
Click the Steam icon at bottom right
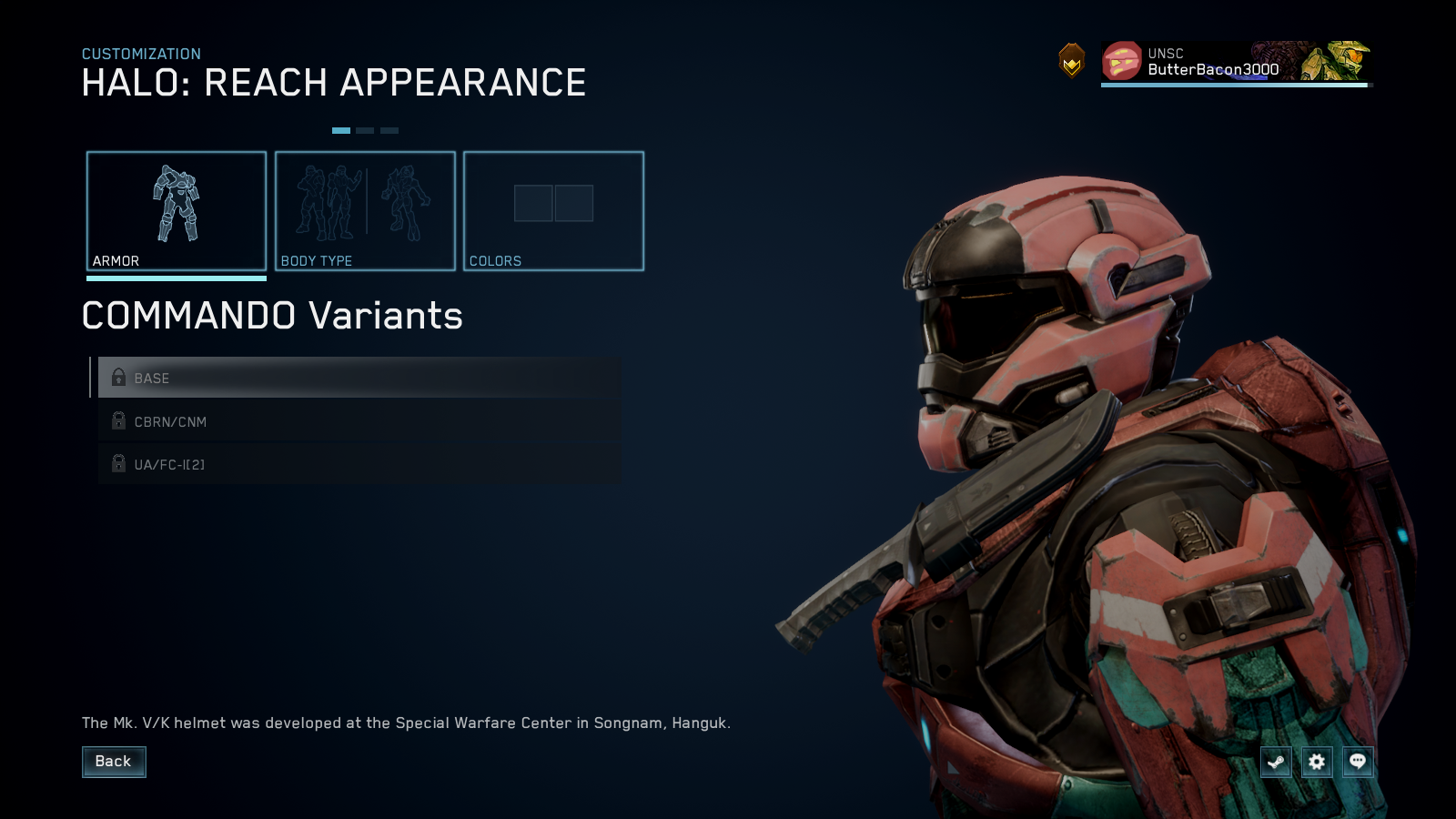pyautogui.click(x=1276, y=762)
